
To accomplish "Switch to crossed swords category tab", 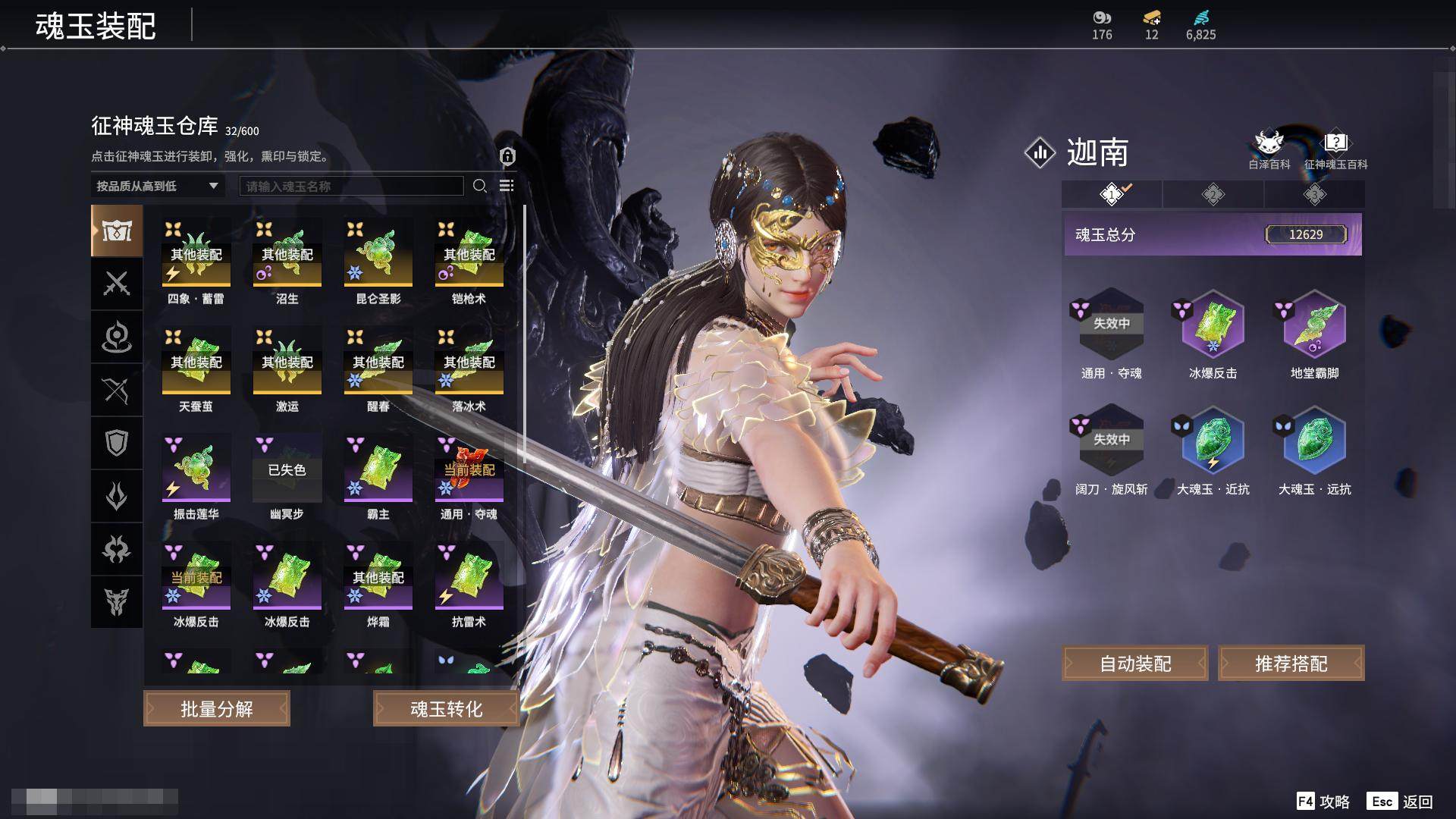I will click(117, 284).
